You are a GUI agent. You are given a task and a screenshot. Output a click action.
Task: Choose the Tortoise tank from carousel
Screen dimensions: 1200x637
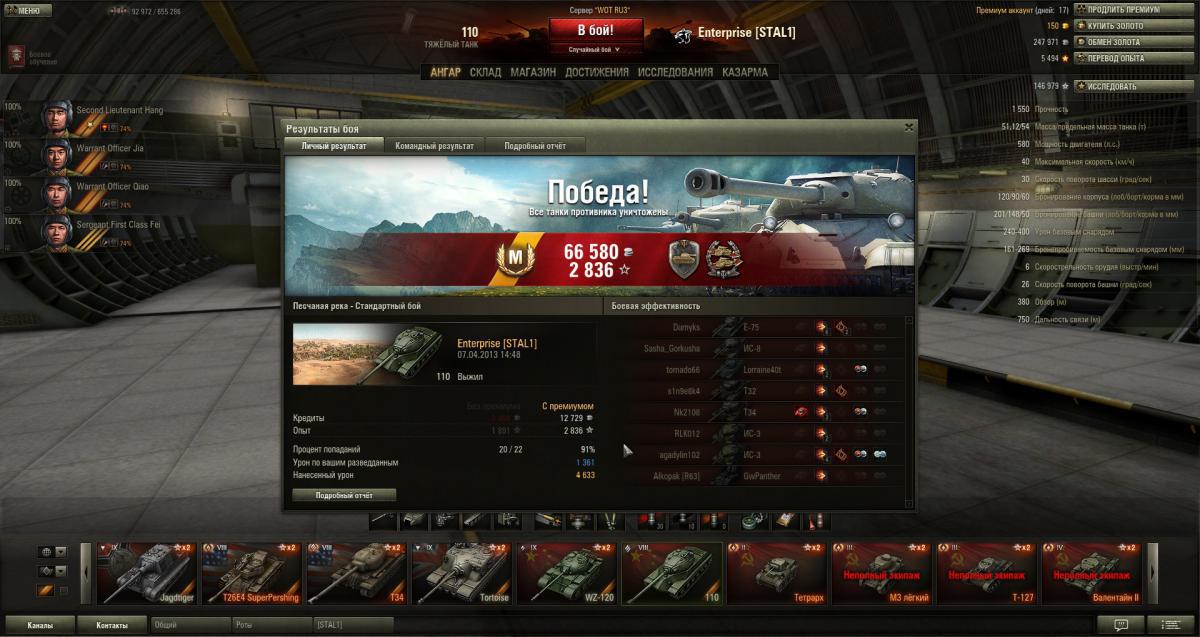click(x=459, y=574)
